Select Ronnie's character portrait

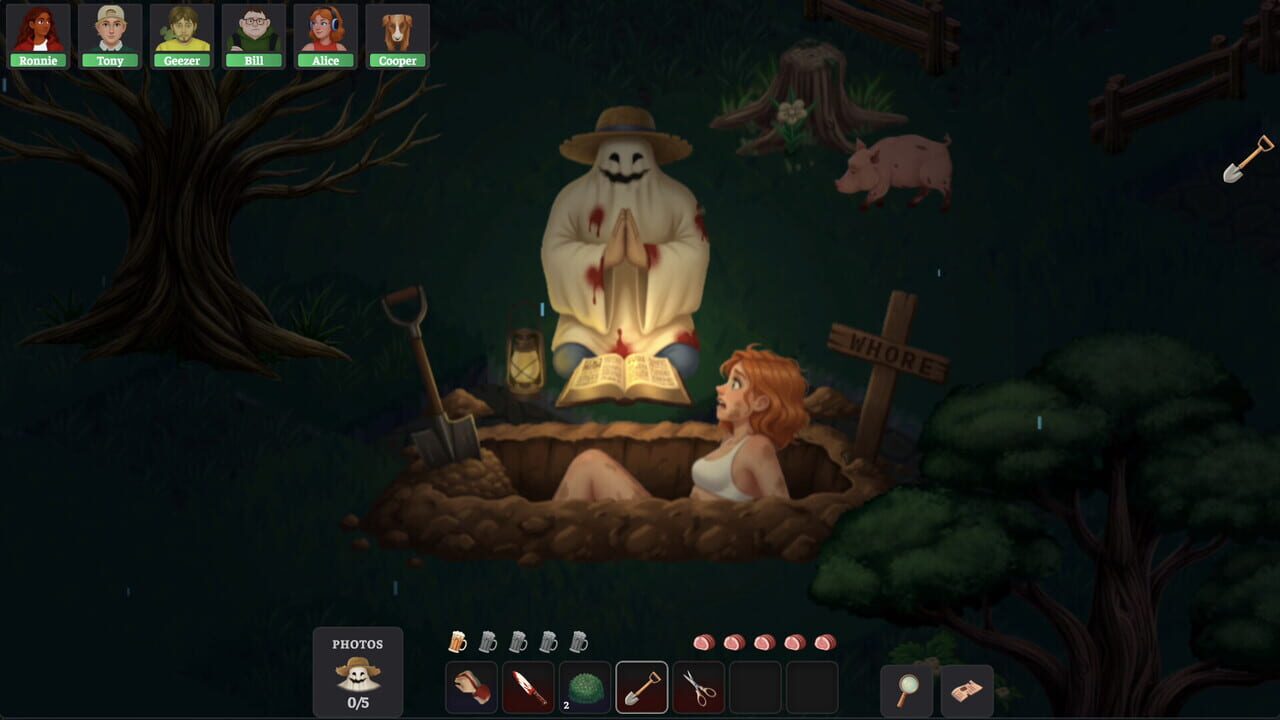[38, 30]
